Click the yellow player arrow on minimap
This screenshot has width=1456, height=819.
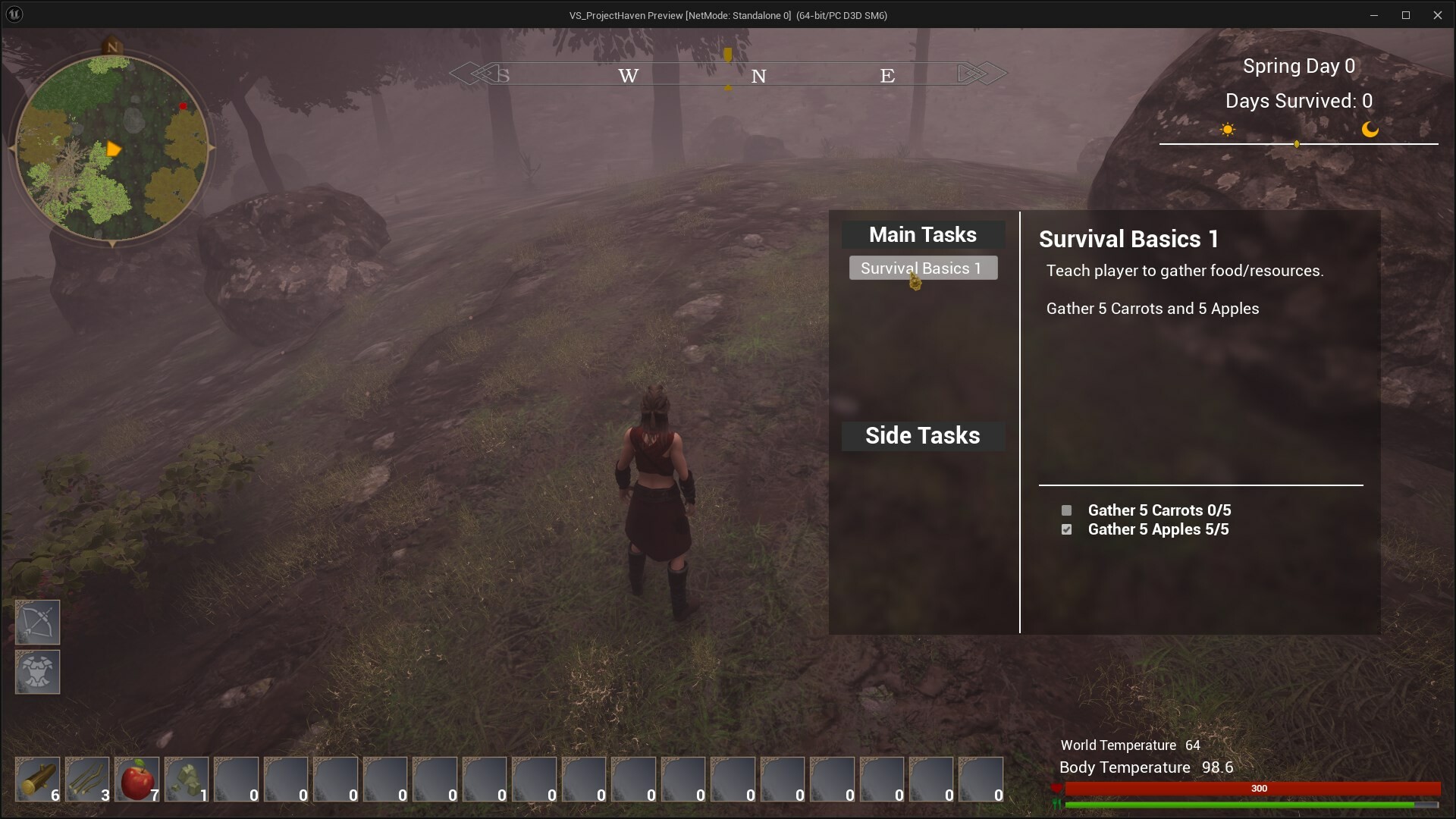(x=112, y=149)
